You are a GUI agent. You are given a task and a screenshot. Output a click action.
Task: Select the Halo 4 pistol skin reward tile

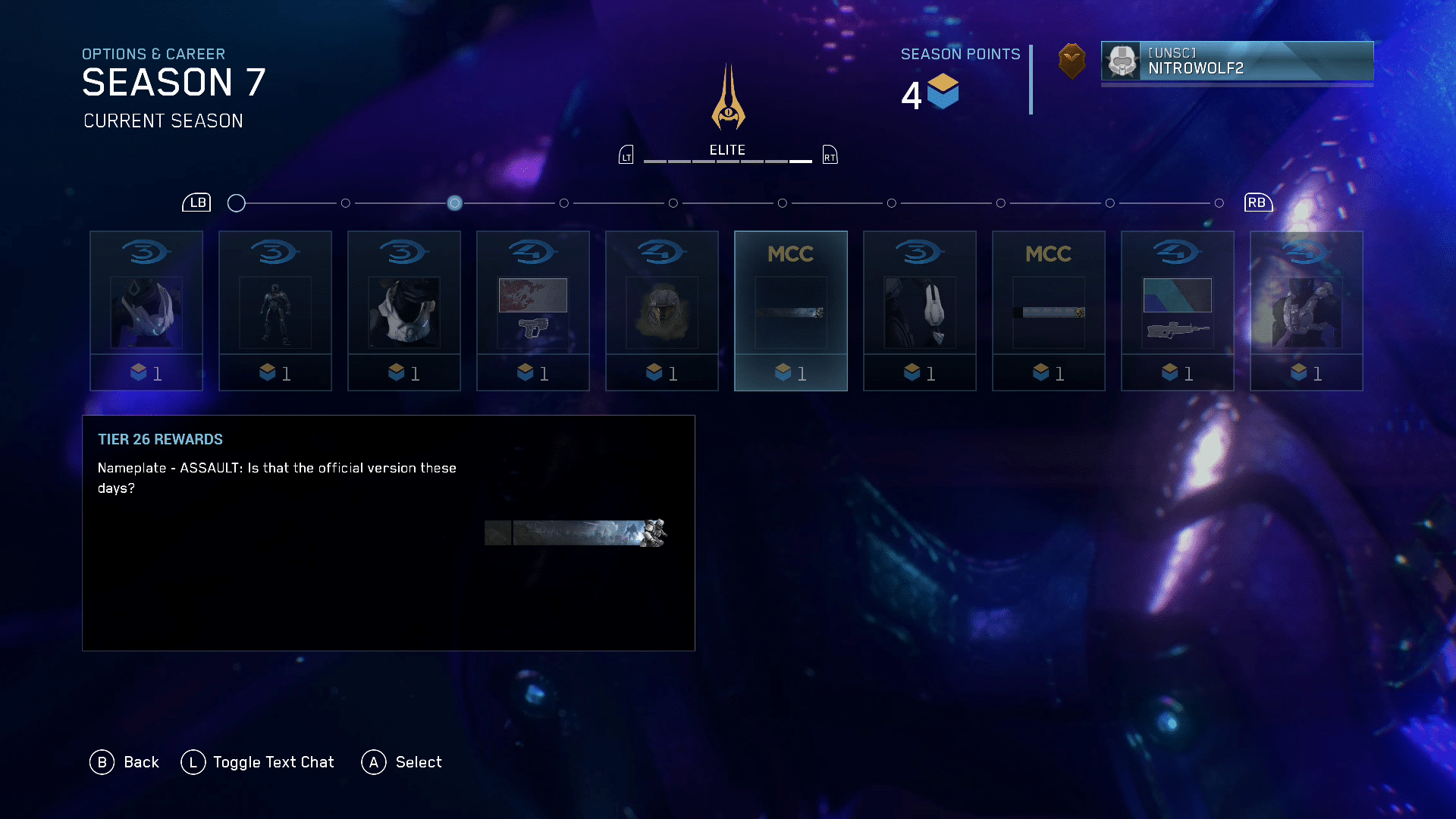pos(533,311)
